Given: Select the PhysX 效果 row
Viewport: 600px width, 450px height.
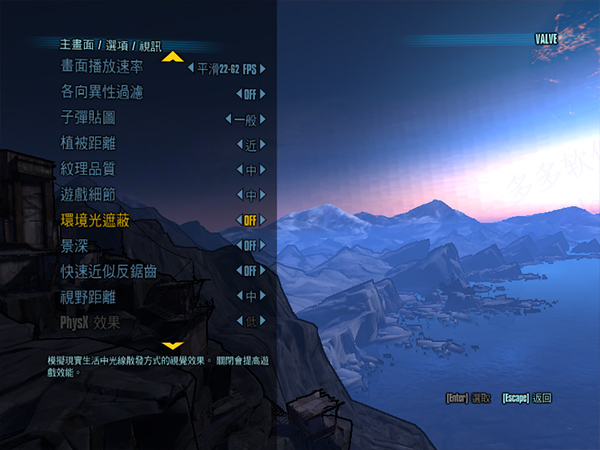Looking at the screenshot, I should click(90, 322).
